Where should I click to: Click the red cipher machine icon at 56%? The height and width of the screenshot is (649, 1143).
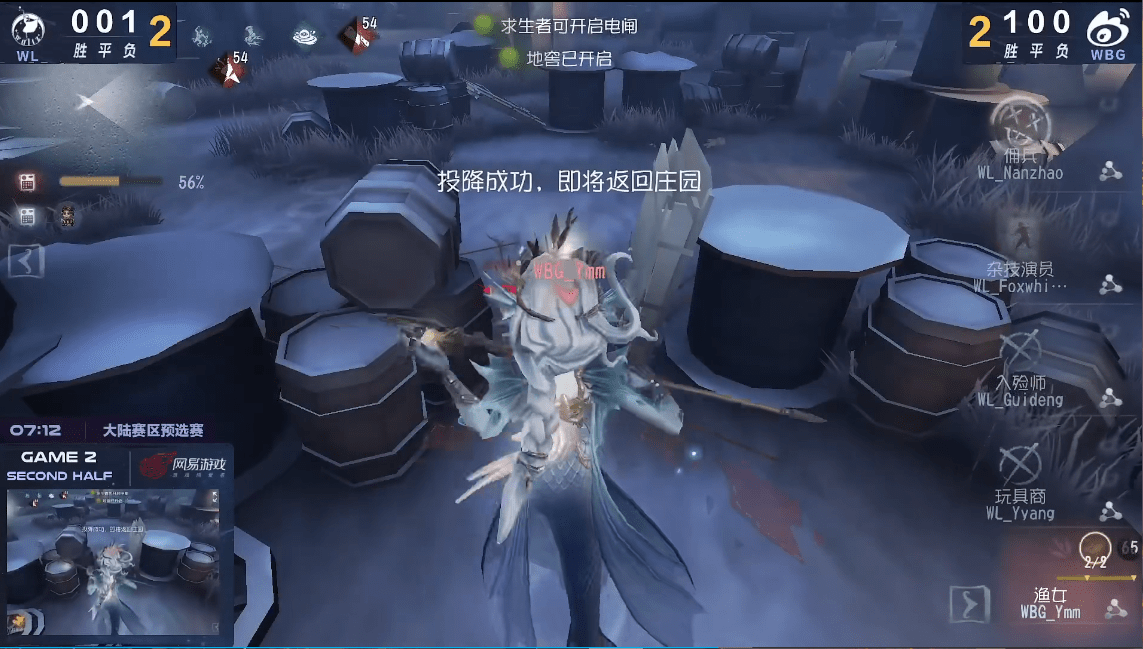27,182
